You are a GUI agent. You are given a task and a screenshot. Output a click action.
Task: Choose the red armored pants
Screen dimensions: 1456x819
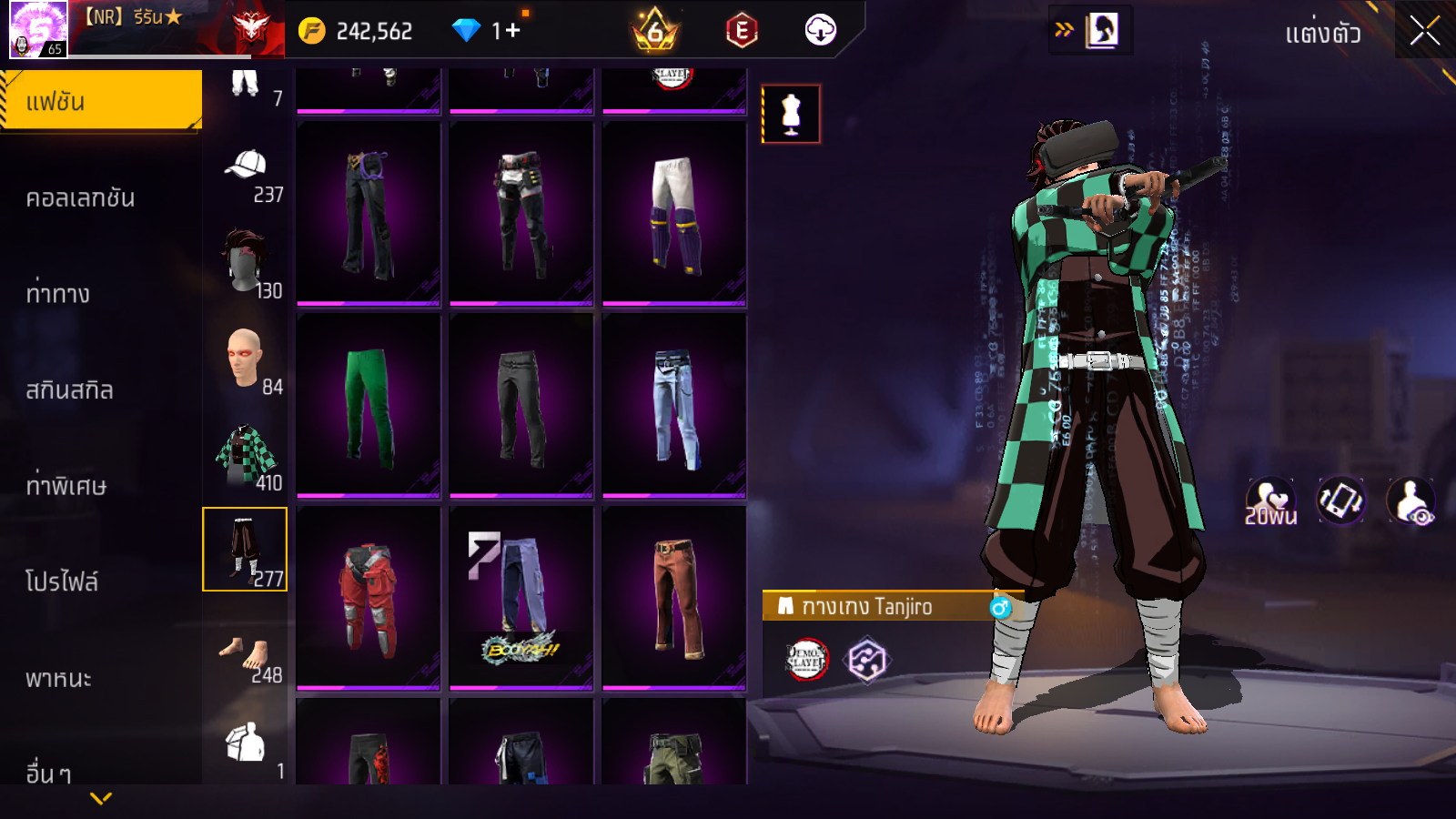[x=369, y=598]
